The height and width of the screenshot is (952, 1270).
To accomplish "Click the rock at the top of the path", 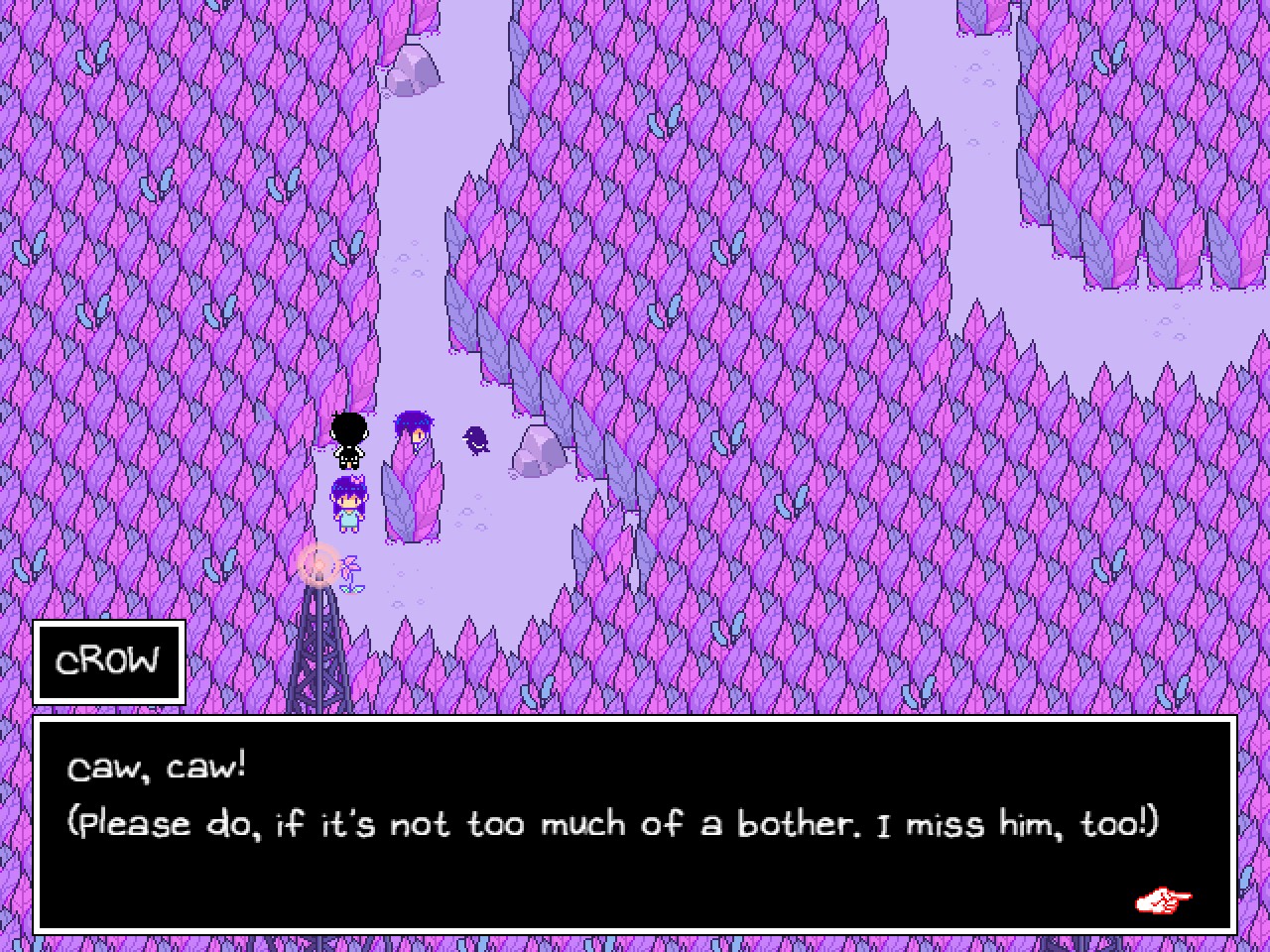I will [417, 69].
